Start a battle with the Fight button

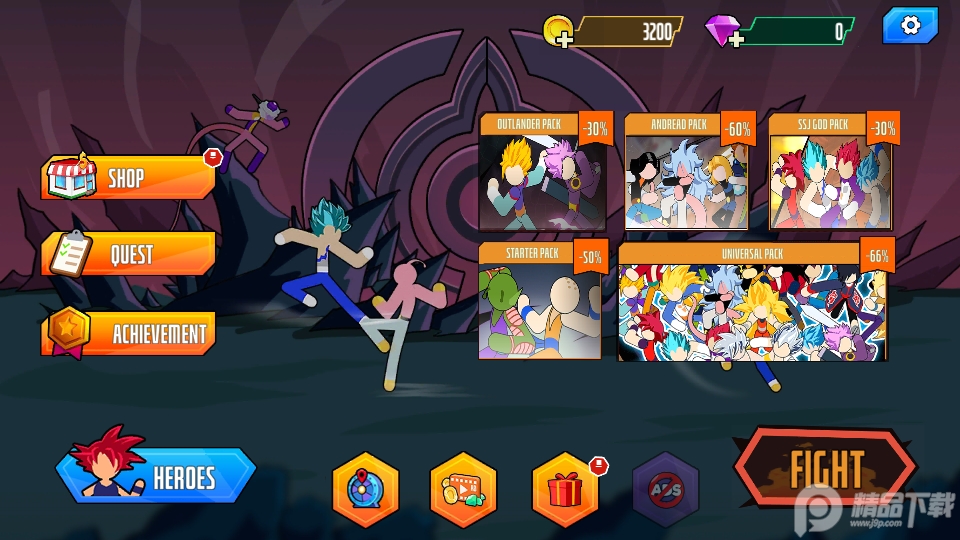pyautogui.click(x=825, y=469)
